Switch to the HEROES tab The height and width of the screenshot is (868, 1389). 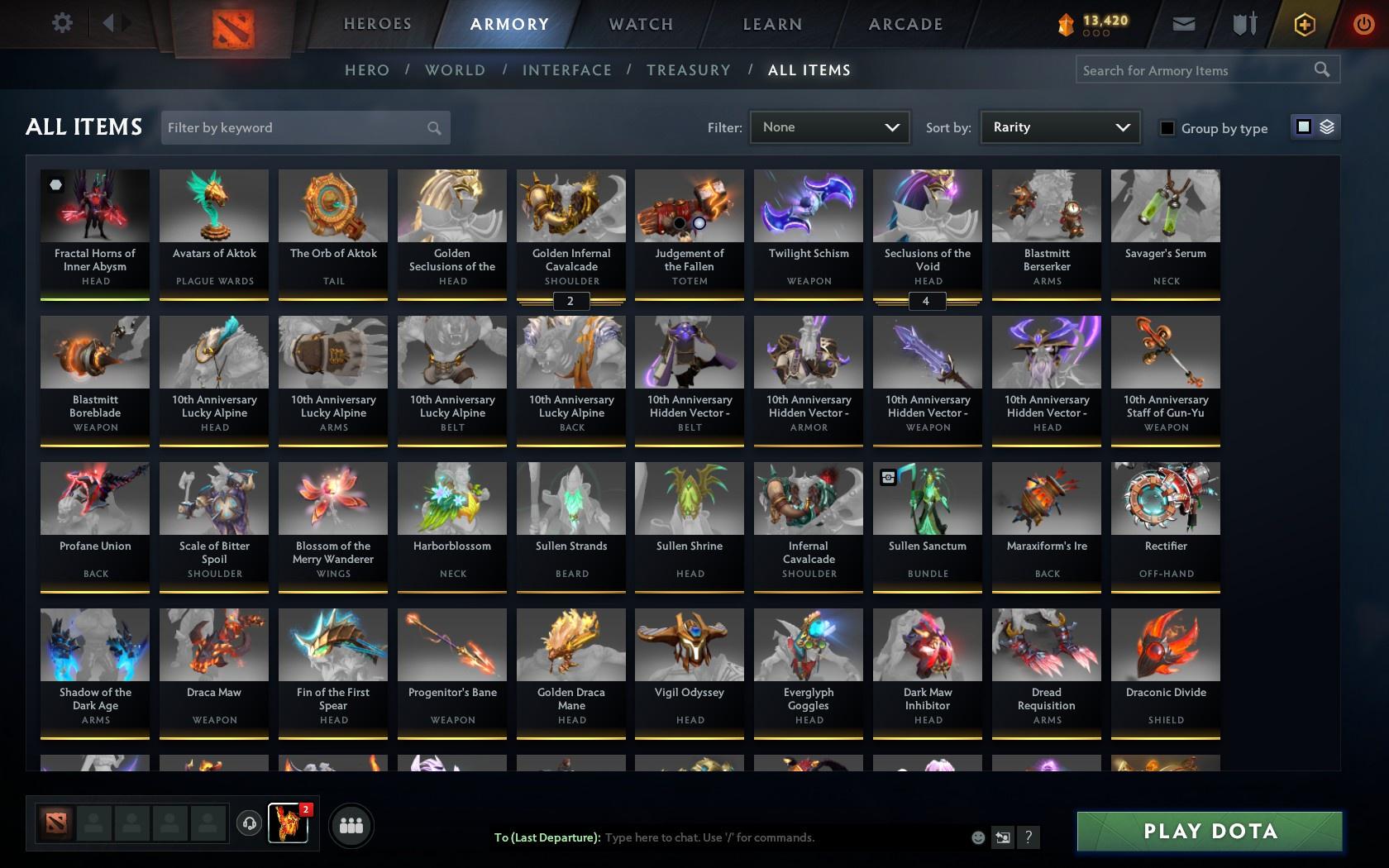(x=377, y=24)
